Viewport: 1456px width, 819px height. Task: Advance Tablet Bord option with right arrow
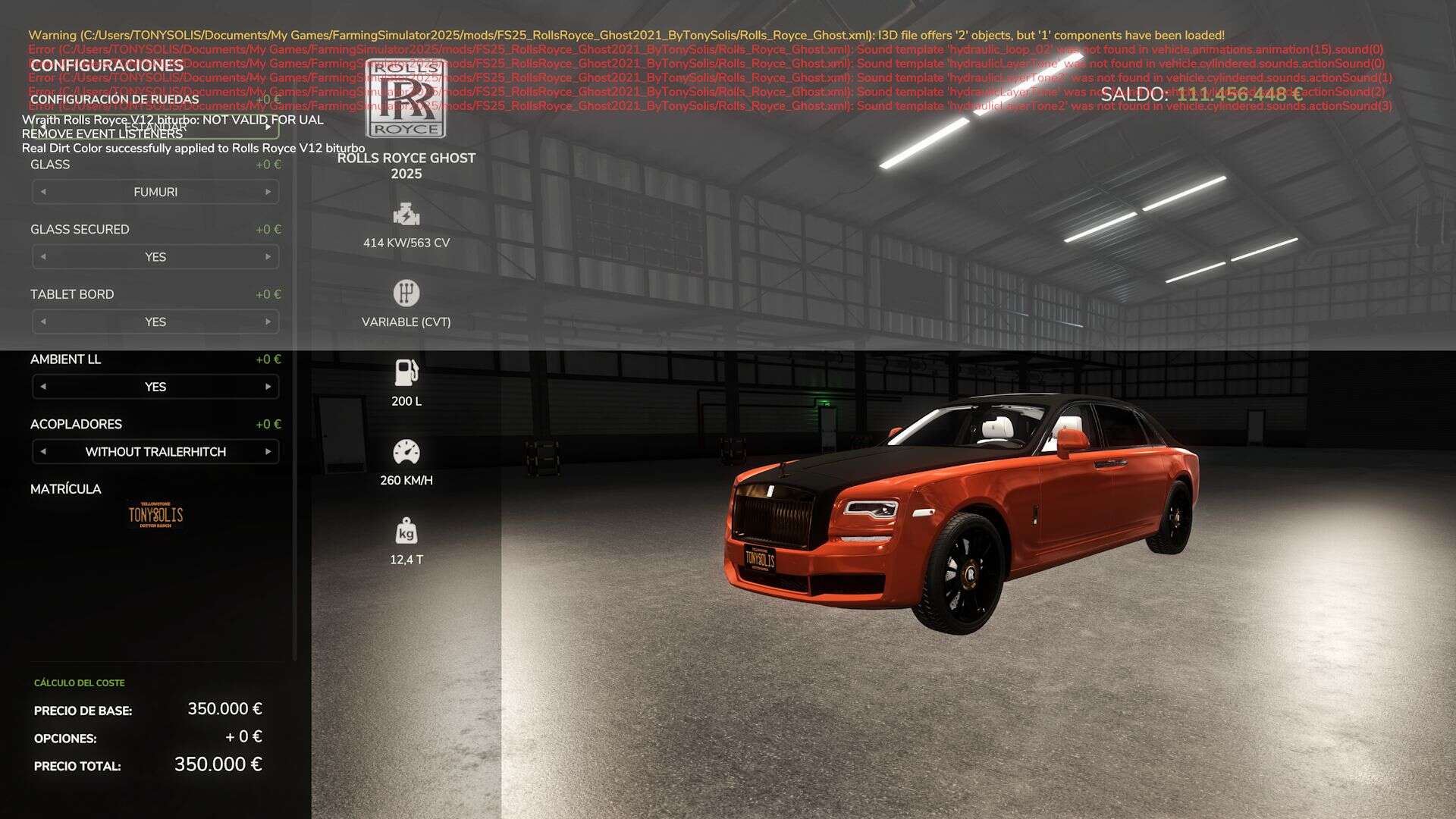point(268,322)
